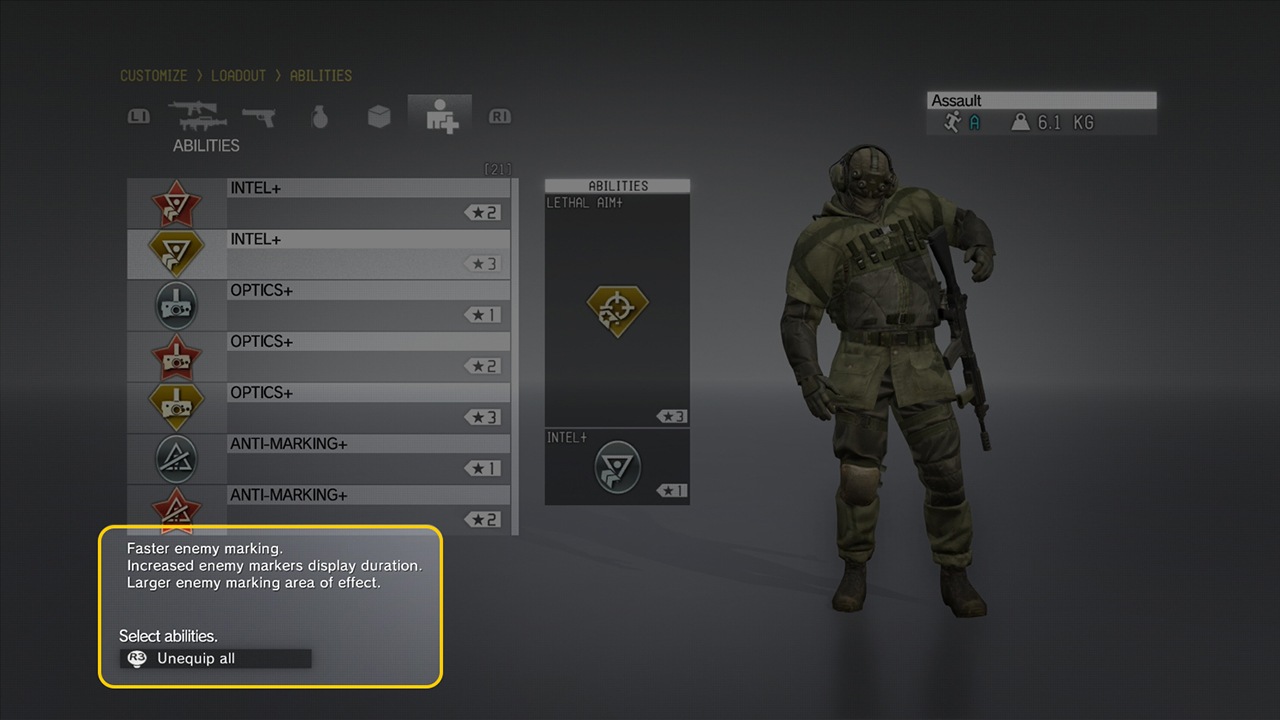Pick the OPTICS+ one-star ability row
This screenshot has width=1280, height=720.
[x=318, y=305]
